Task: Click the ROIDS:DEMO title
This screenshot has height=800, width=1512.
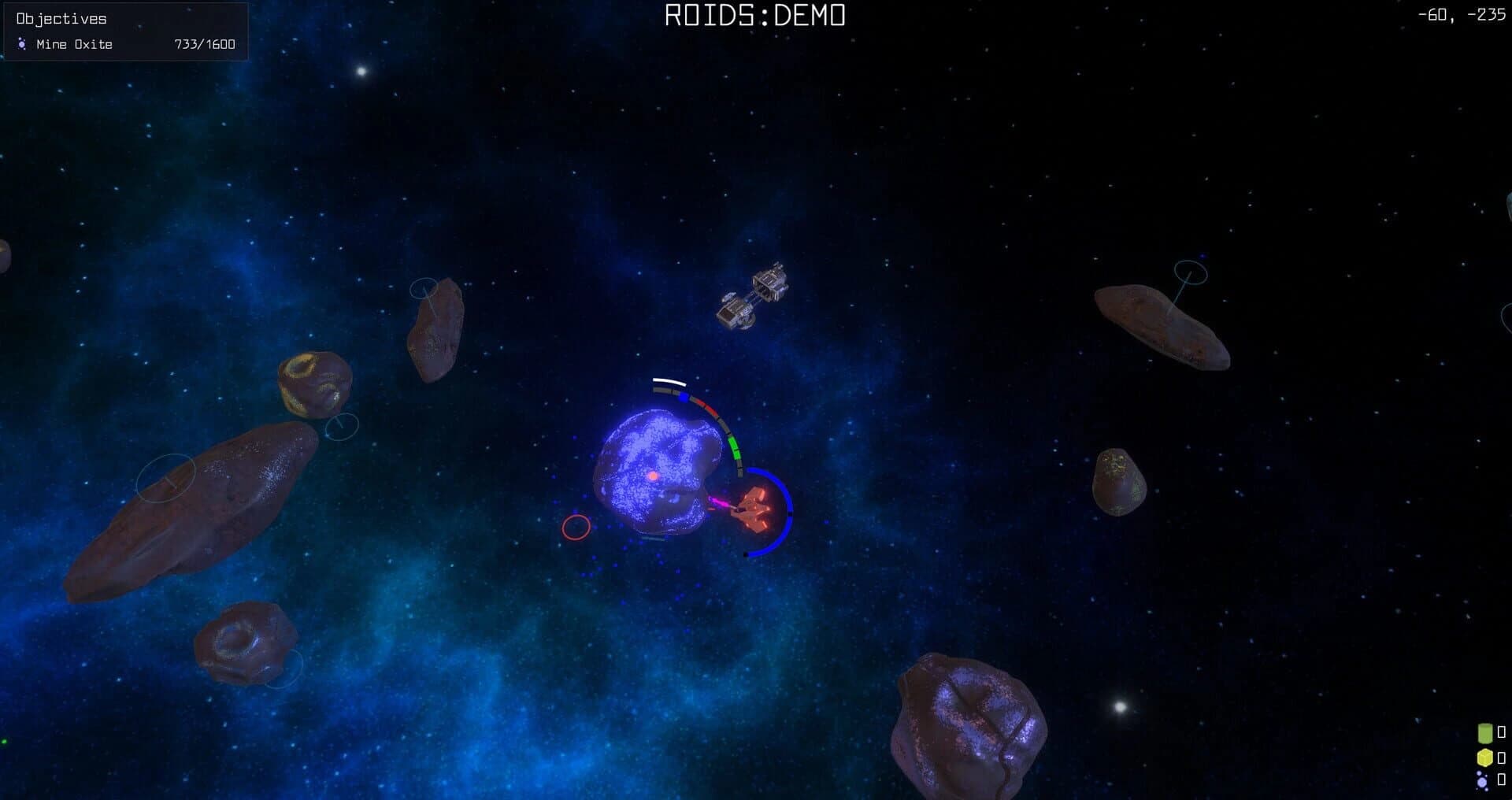Action: 754,14
